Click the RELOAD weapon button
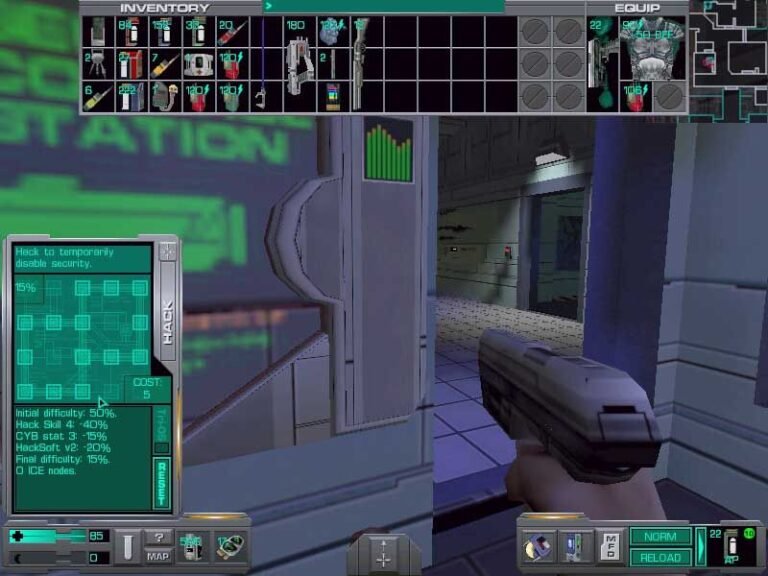This screenshot has width=768, height=576. 661,557
